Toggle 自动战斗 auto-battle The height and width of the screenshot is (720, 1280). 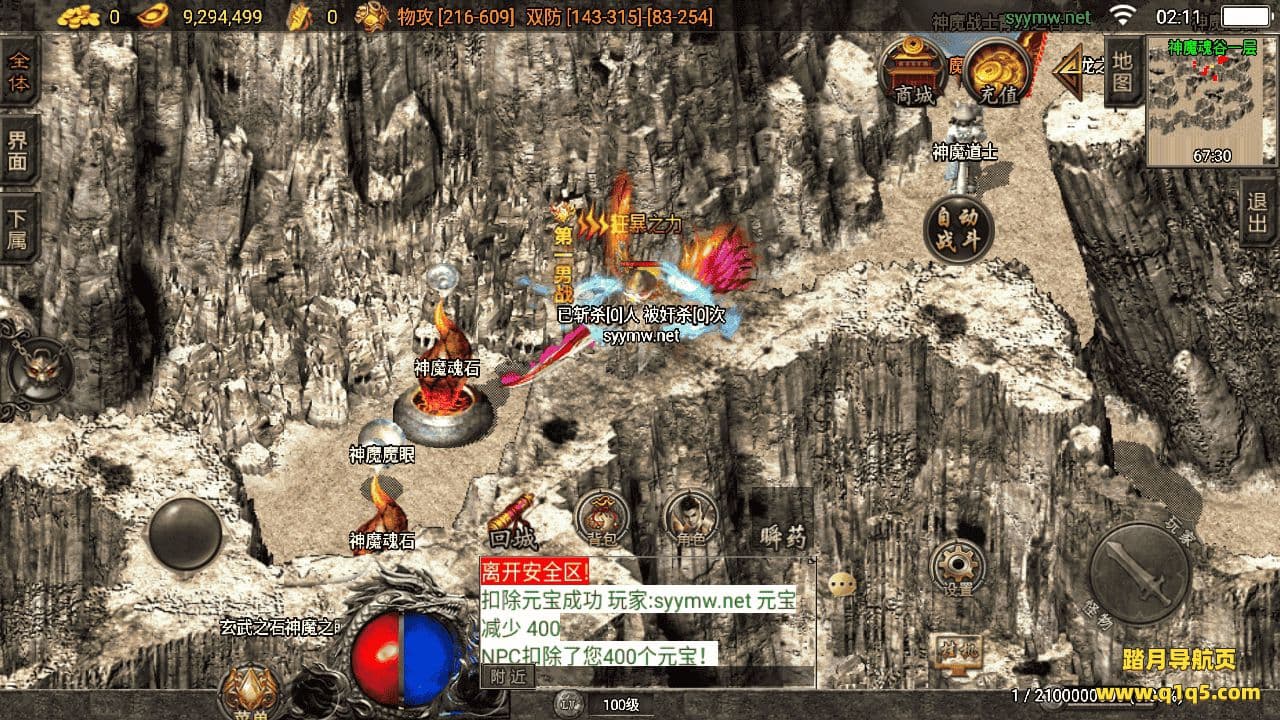[x=958, y=229]
